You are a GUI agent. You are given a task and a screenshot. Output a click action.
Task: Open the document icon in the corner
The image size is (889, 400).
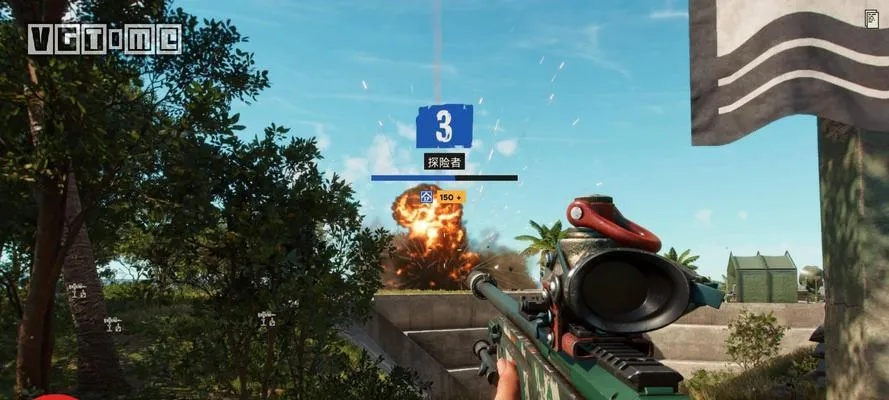click(x=871, y=18)
